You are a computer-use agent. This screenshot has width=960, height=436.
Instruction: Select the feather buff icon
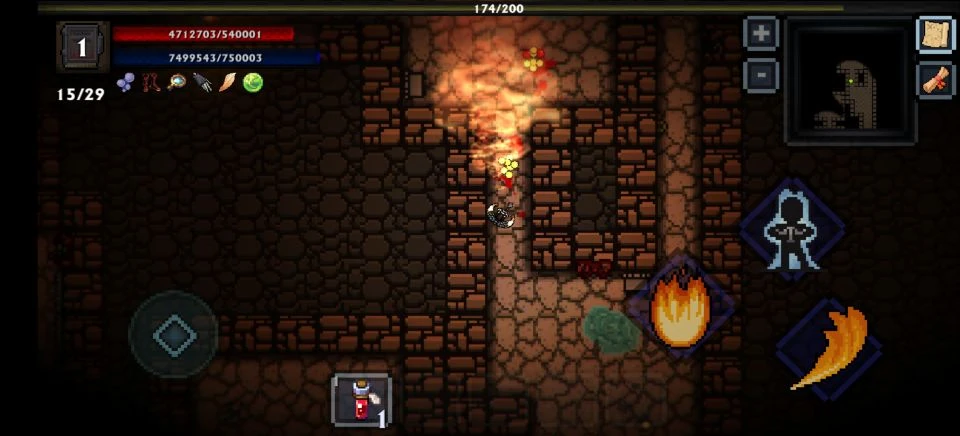point(228,83)
